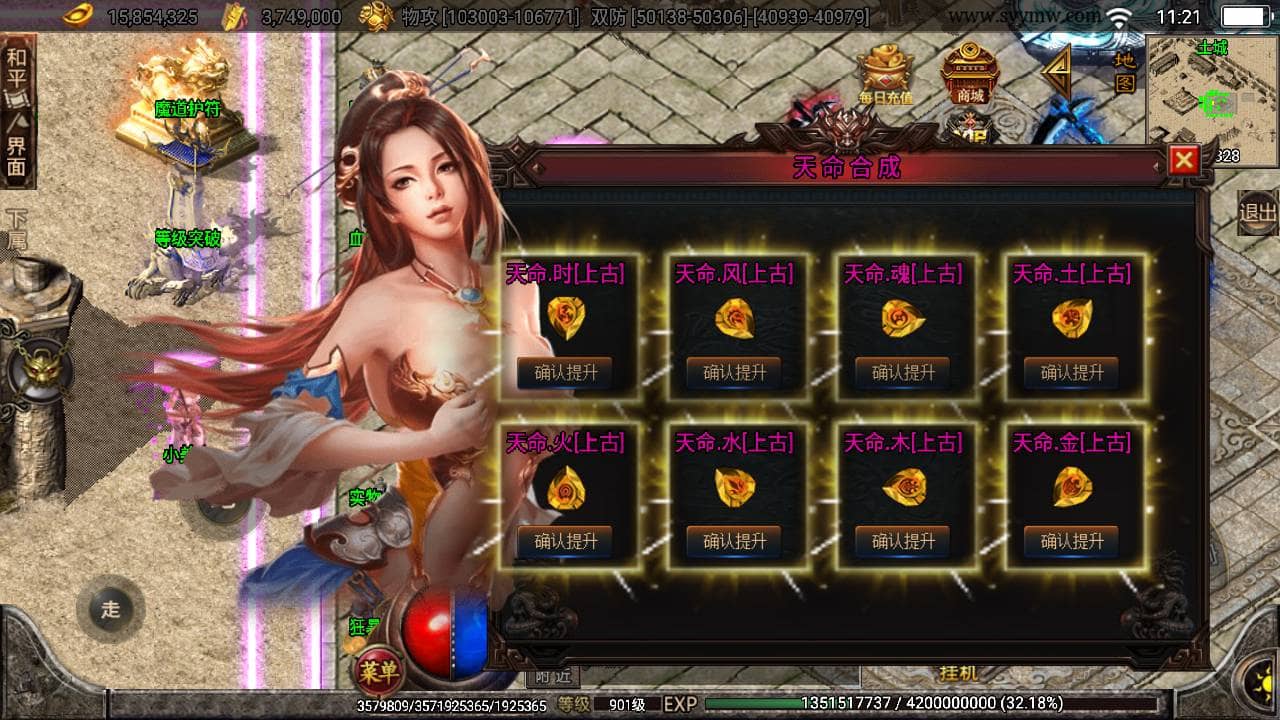The image size is (1280, 720).
Task: Confirm upgrade for 天命.水[上古]
Action: point(734,541)
